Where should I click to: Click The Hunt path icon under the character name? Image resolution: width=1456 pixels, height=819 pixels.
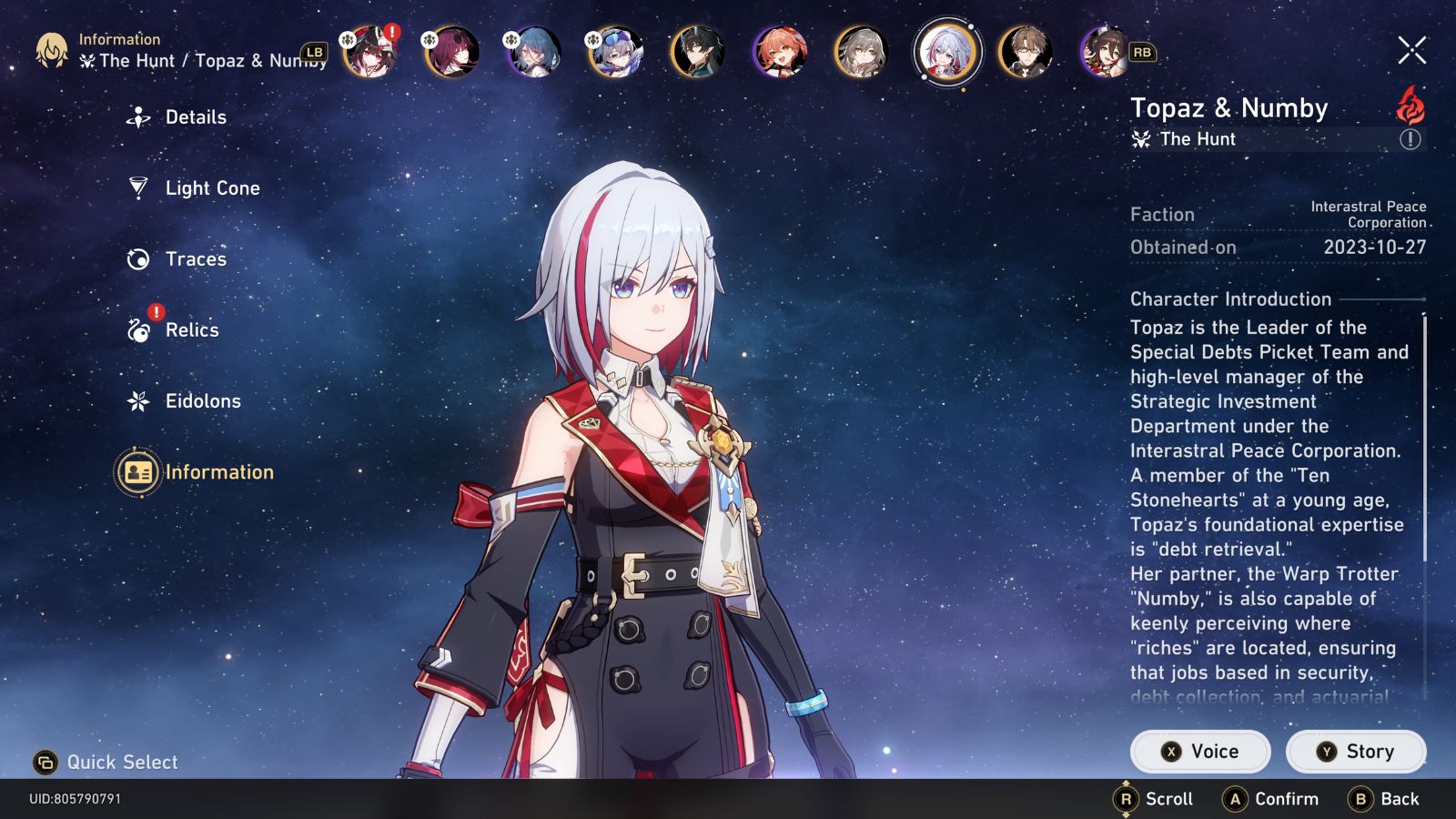(1139, 139)
